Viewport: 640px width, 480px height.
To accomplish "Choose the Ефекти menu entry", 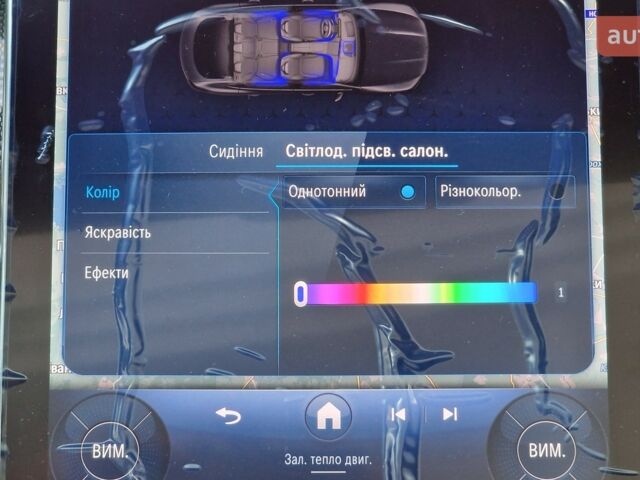I will [106, 272].
